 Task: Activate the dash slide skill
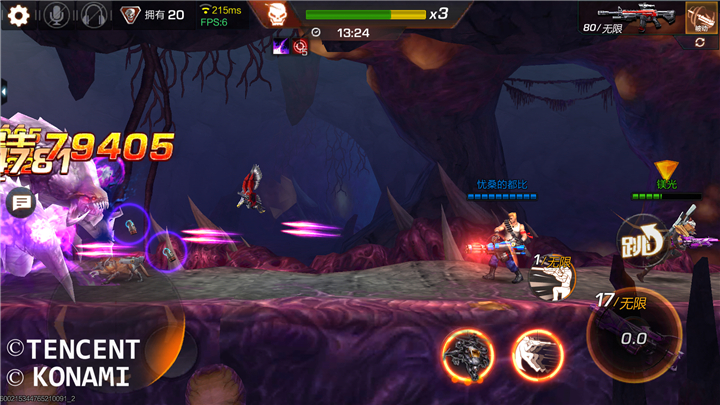pos(538,355)
